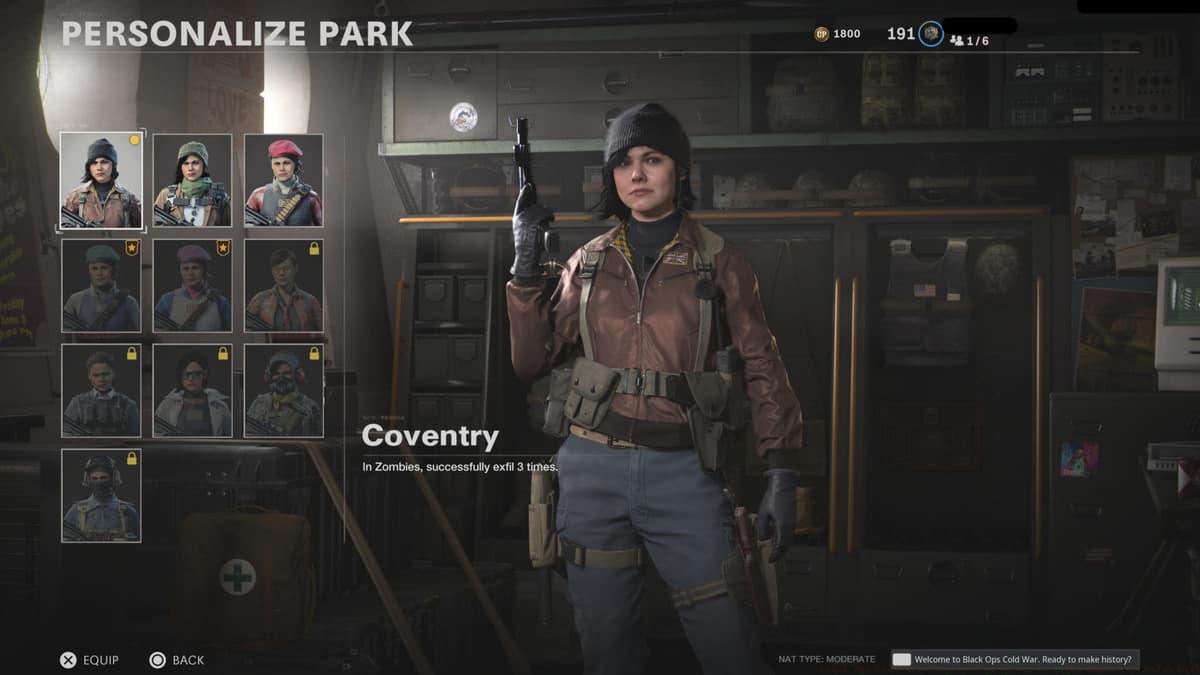The image size is (1200, 675).
Task: Select the locked skin with helmet and face mask
Action: (x=101, y=496)
